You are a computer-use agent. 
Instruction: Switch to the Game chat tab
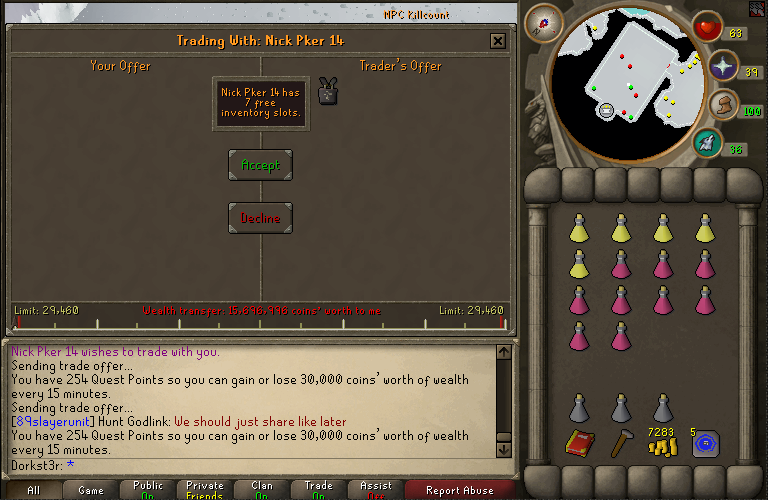(91, 490)
